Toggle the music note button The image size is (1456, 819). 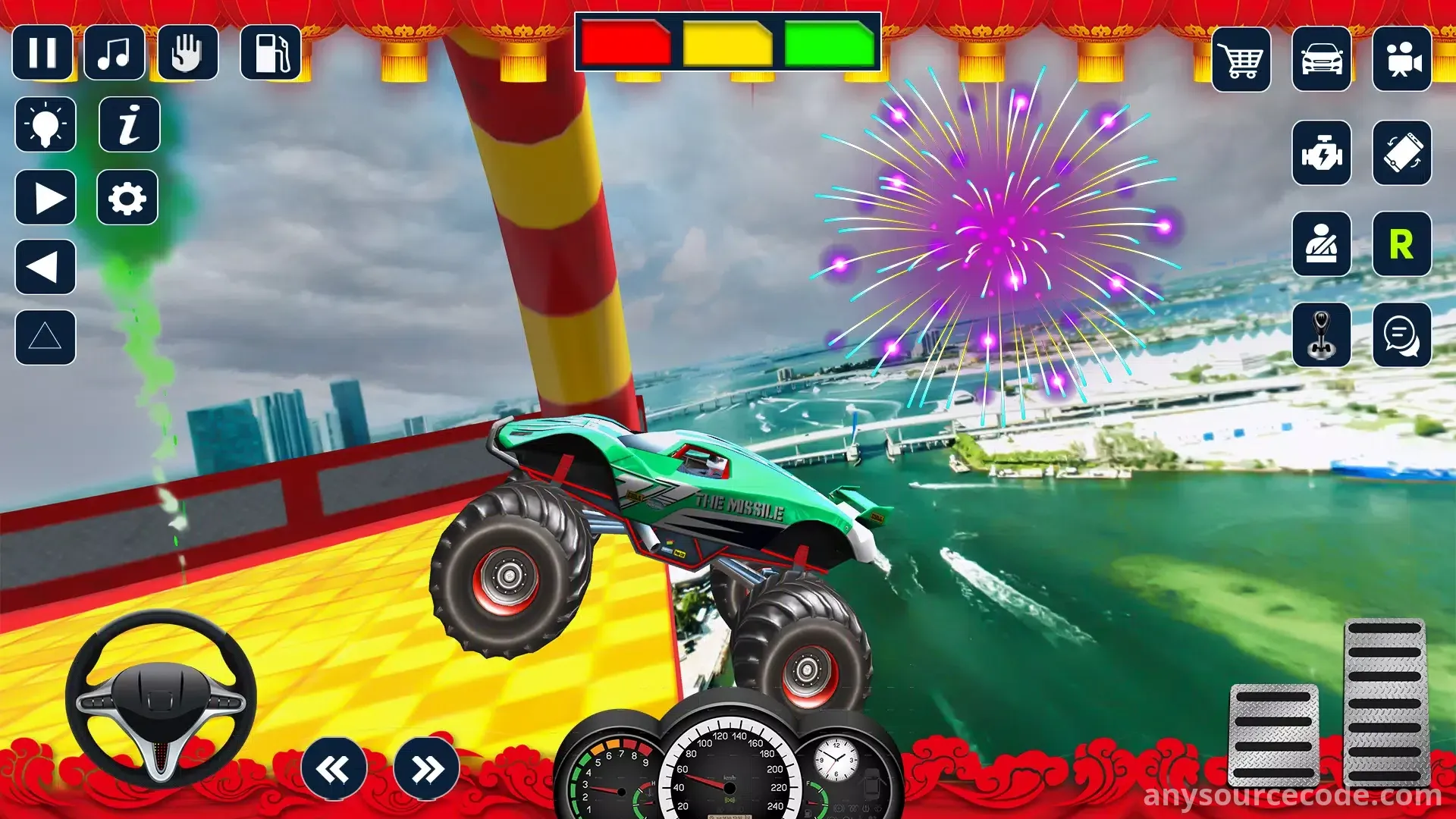coord(115,53)
